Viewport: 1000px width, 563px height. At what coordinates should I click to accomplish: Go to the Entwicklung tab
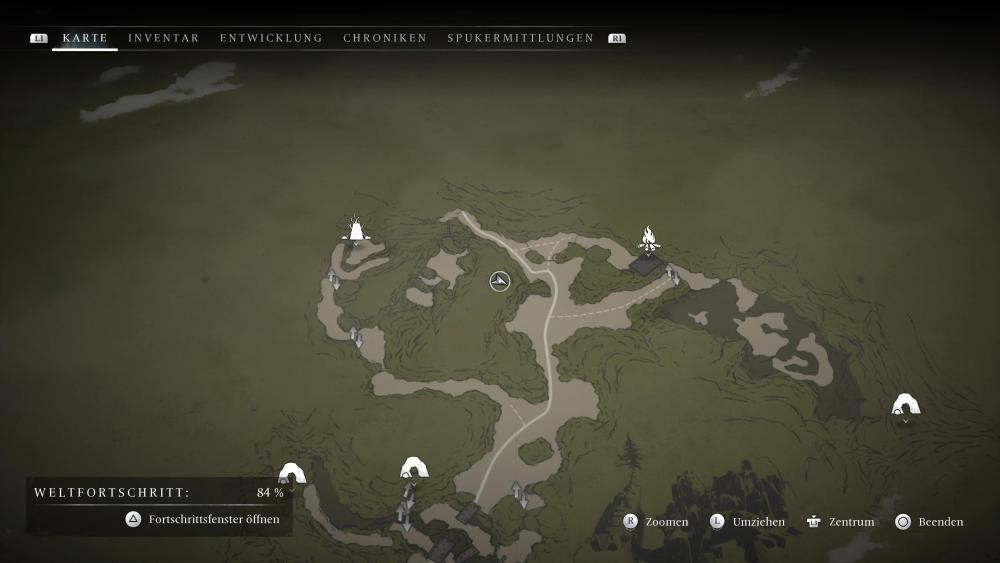(x=271, y=38)
